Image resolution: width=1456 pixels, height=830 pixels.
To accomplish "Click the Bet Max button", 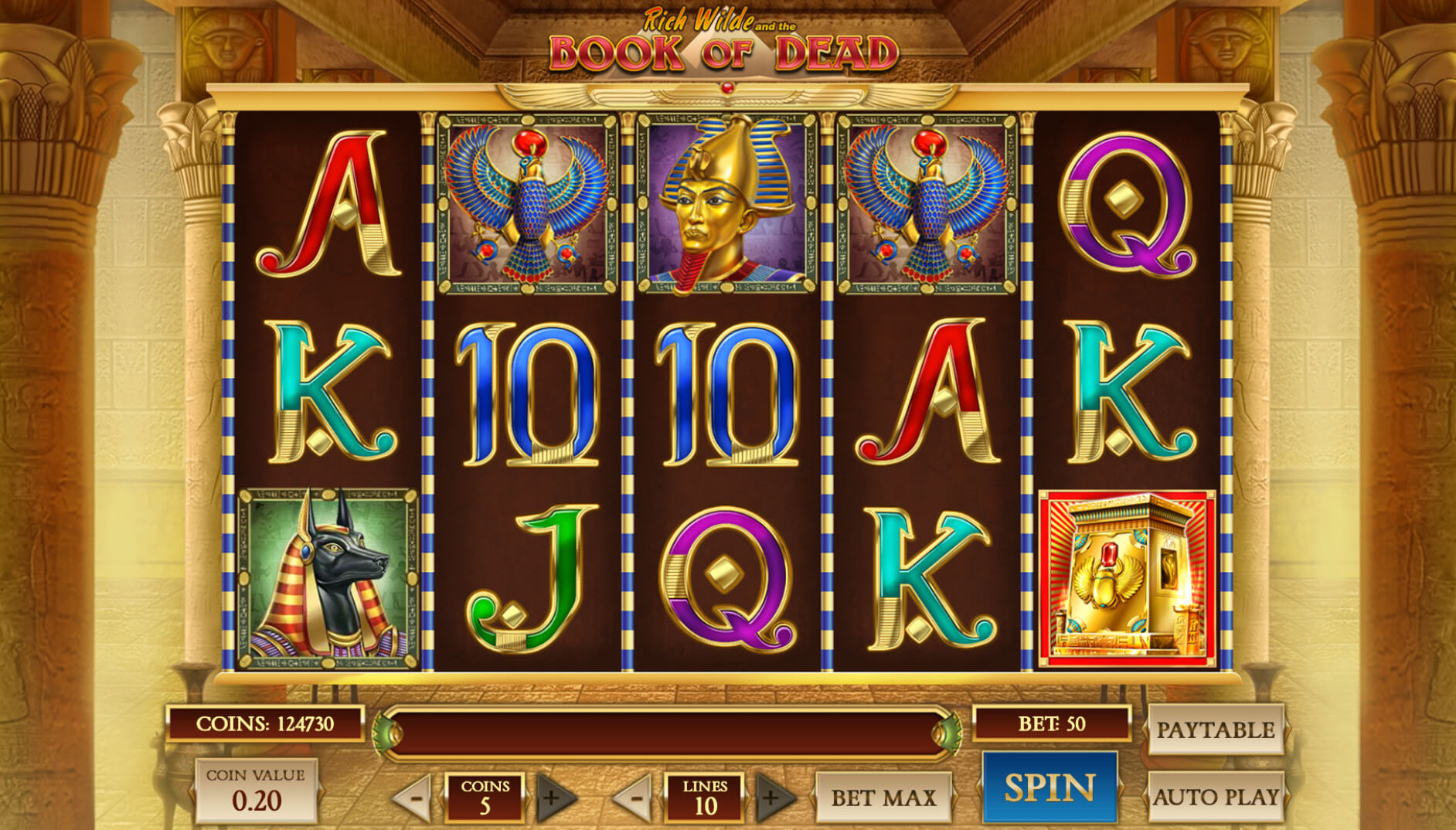I will (883, 797).
